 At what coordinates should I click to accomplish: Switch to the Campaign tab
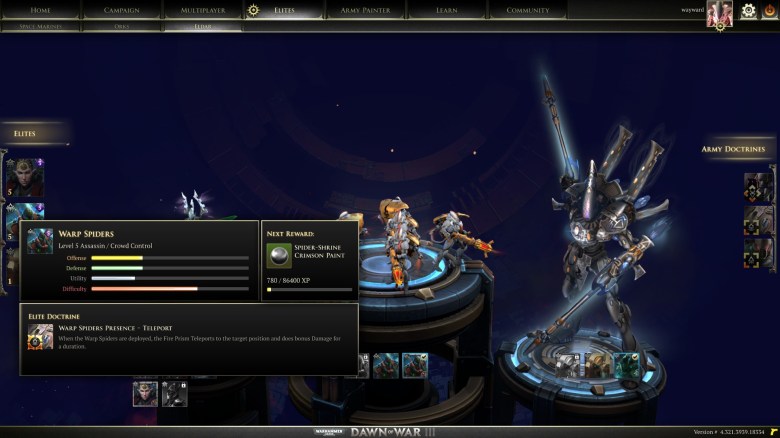pyautogui.click(x=122, y=10)
